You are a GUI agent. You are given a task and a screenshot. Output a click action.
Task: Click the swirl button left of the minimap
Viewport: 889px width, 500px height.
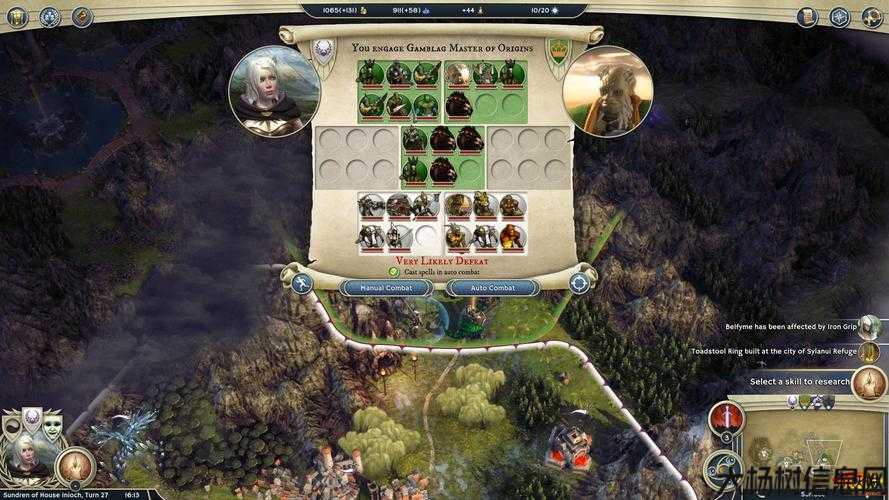[x=723, y=468]
